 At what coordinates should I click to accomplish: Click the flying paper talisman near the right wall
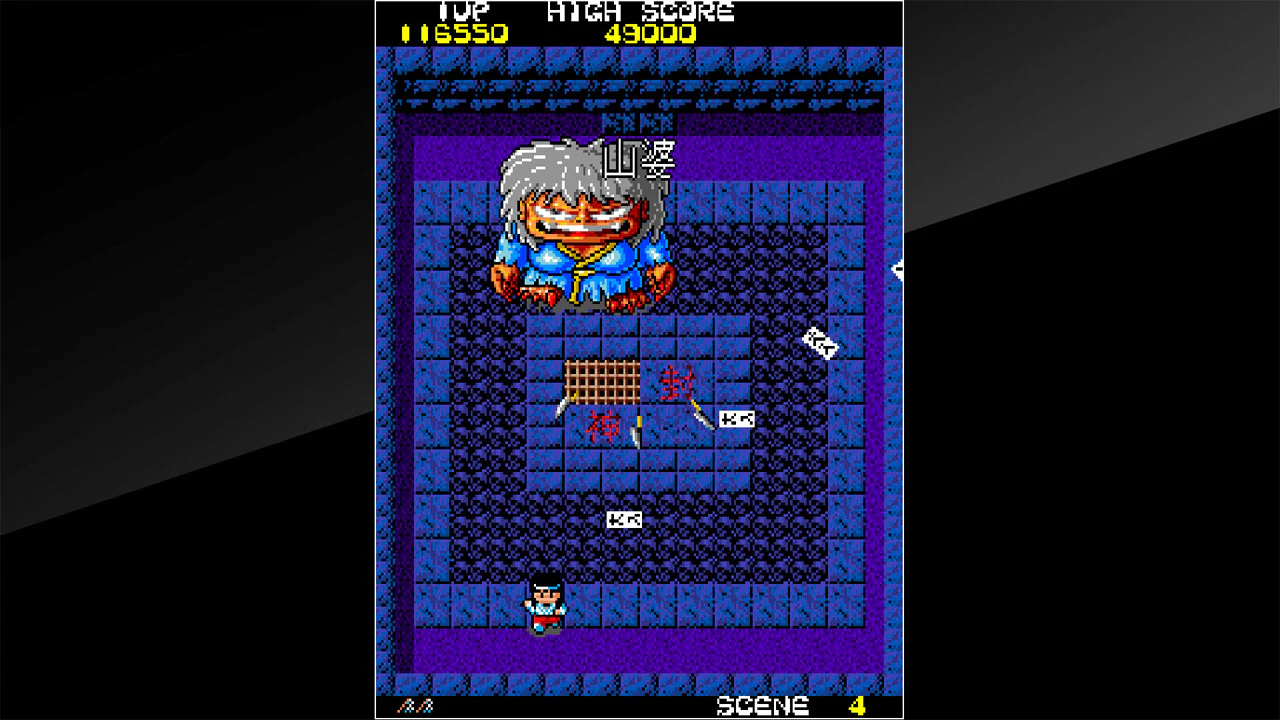click(x=820, y=345)
